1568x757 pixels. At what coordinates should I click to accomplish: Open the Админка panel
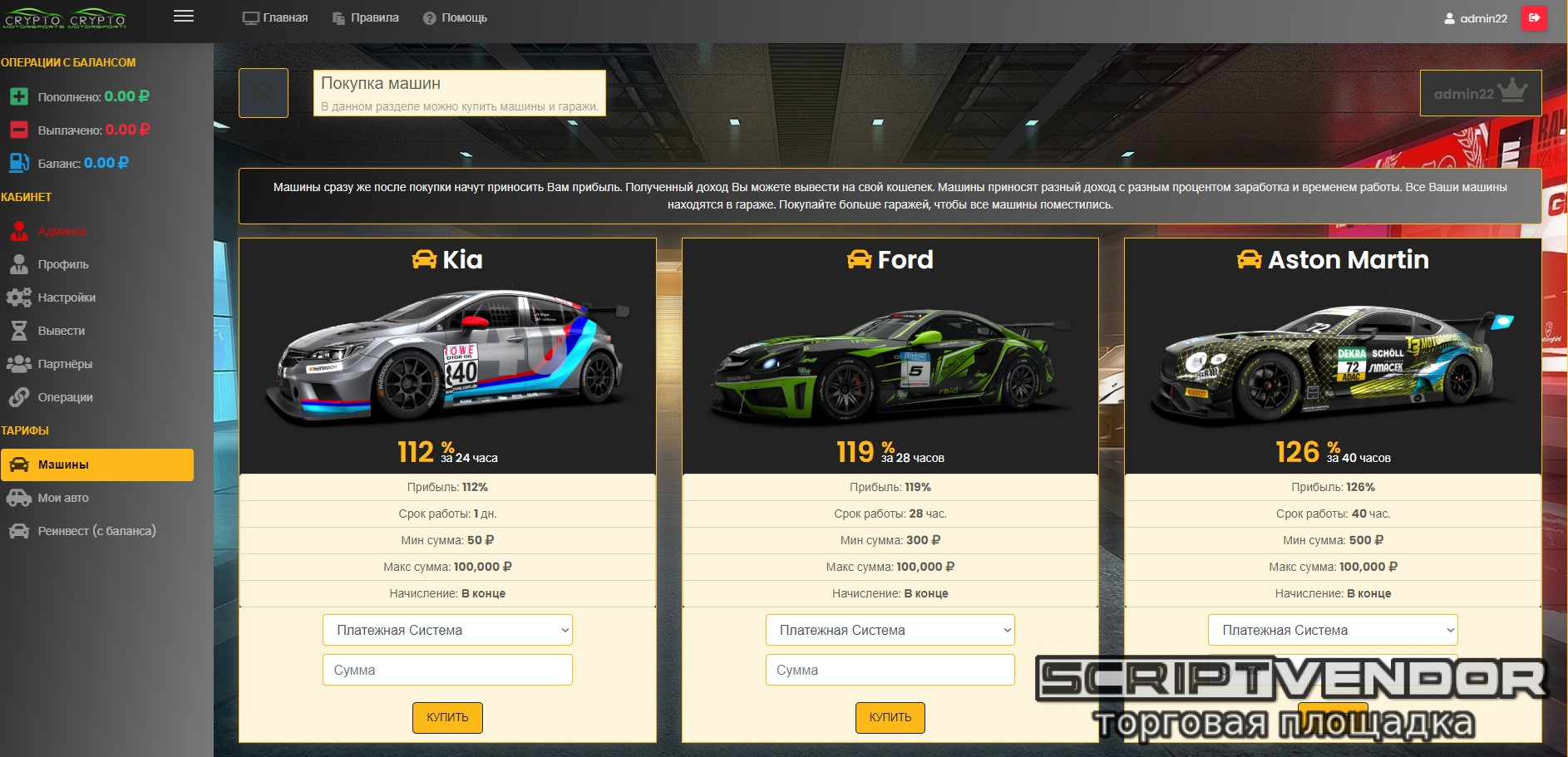(x=62, y=231)
